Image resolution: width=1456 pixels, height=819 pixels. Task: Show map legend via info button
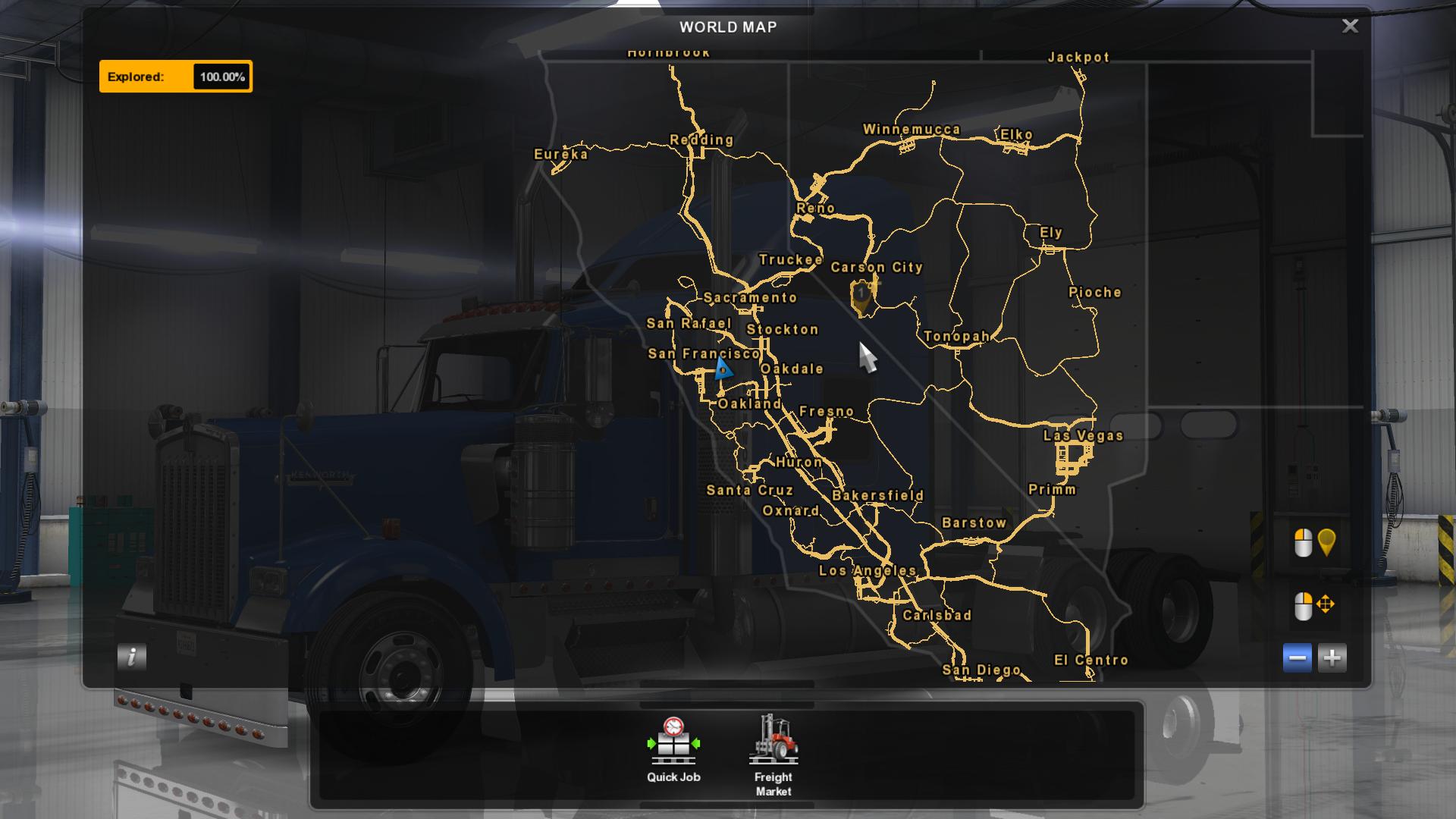[132, 657]
